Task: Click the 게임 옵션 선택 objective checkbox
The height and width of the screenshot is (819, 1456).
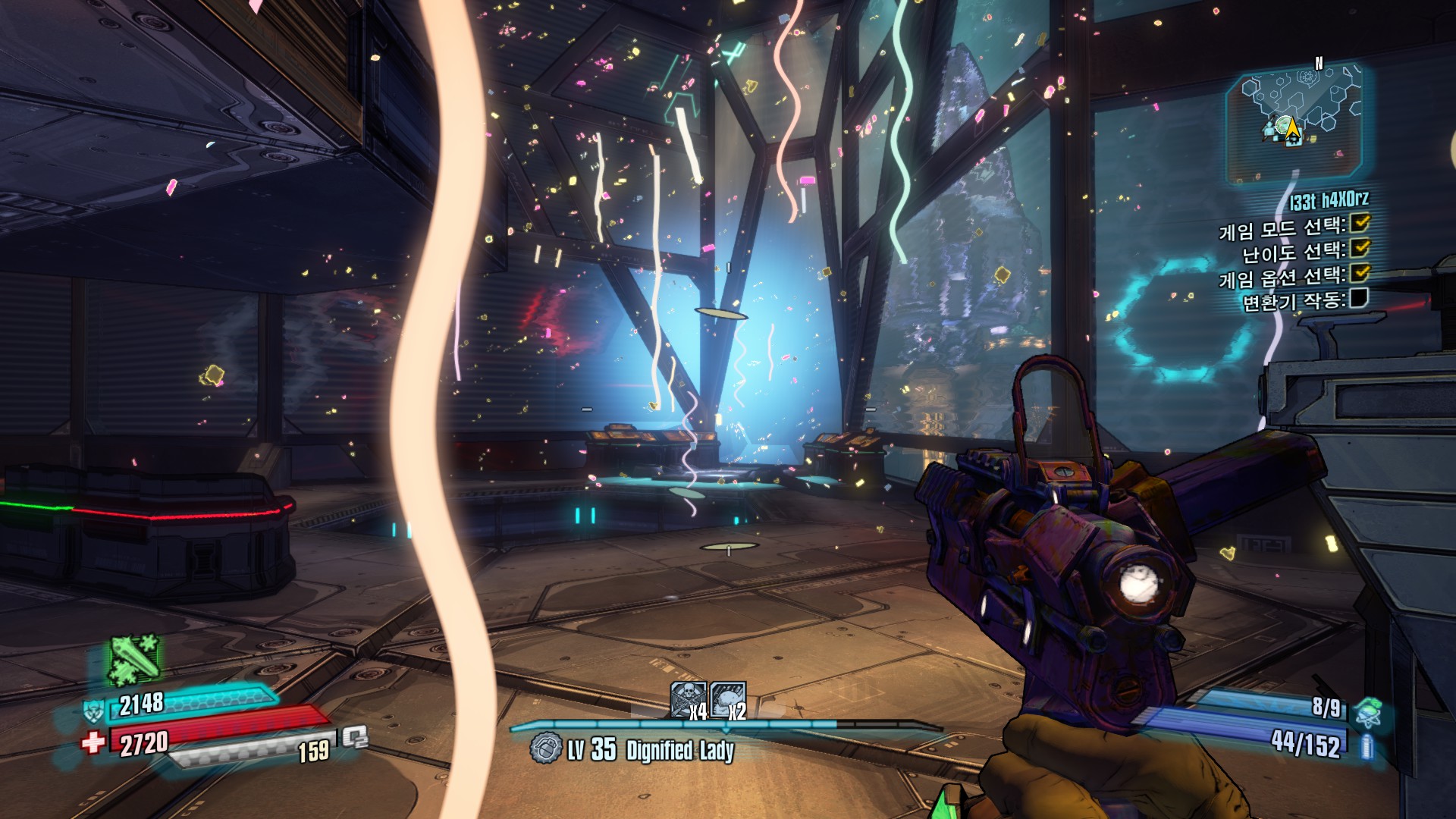Action: click(1360, 272)
